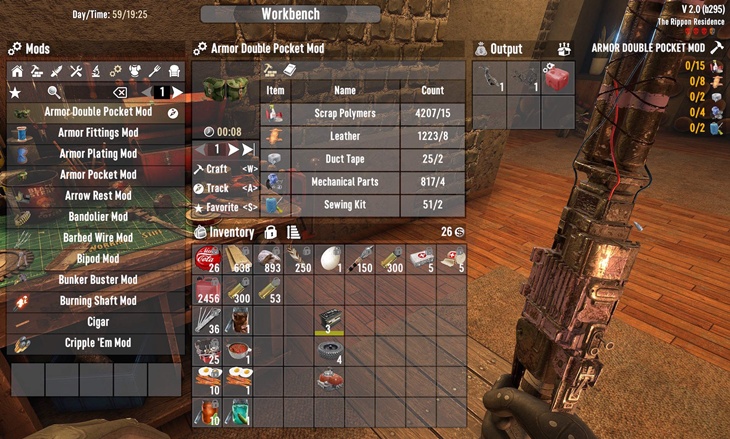Toggle the inventory lock icon
This screenshot has height=439, width=730.
coord(271,232)
